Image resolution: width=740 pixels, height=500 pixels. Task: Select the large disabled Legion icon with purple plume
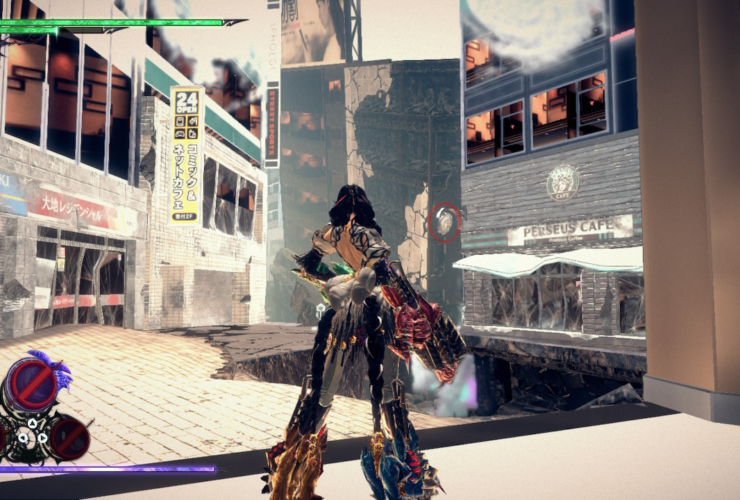coord(33,384)
